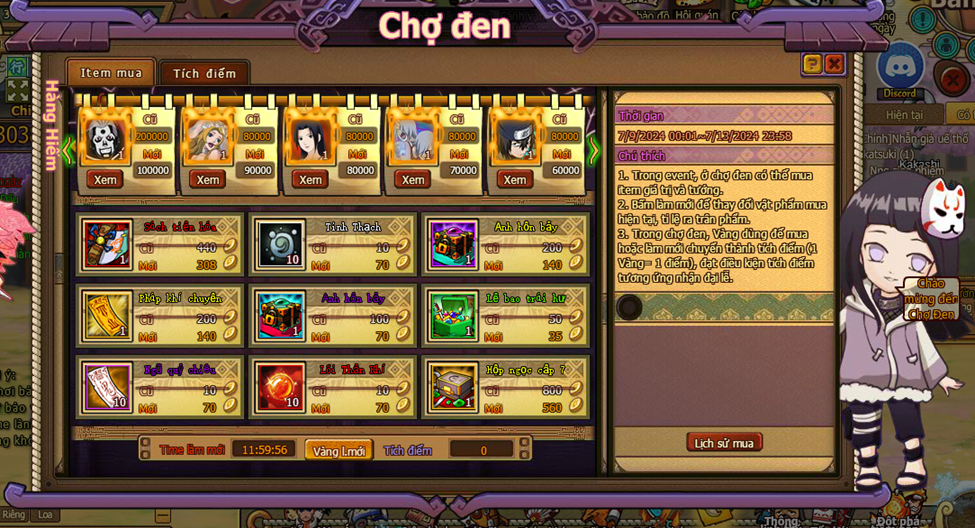Open the yellow question mark help button

812,64
